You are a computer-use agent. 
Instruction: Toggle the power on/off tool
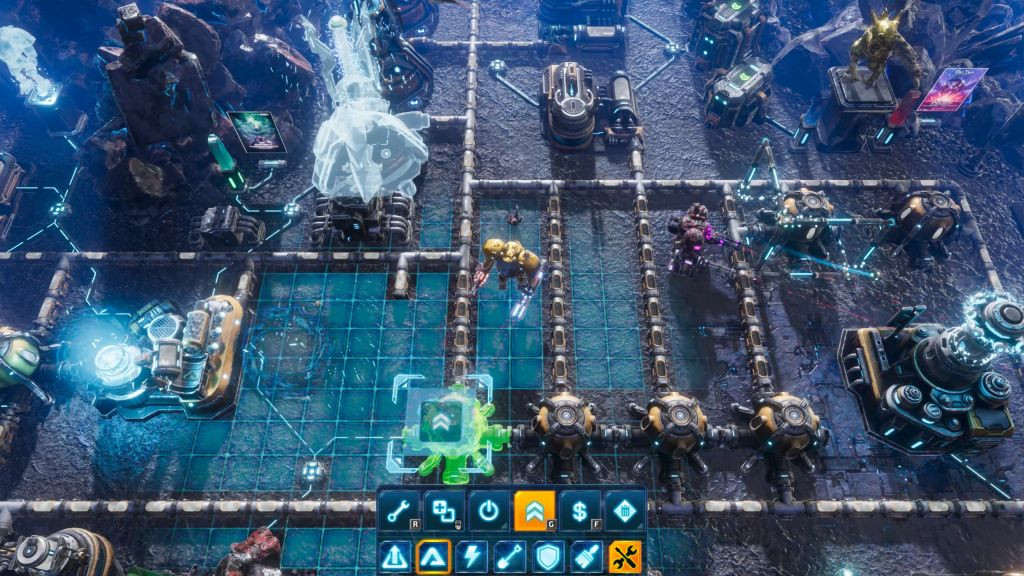(x=488, y=510)
